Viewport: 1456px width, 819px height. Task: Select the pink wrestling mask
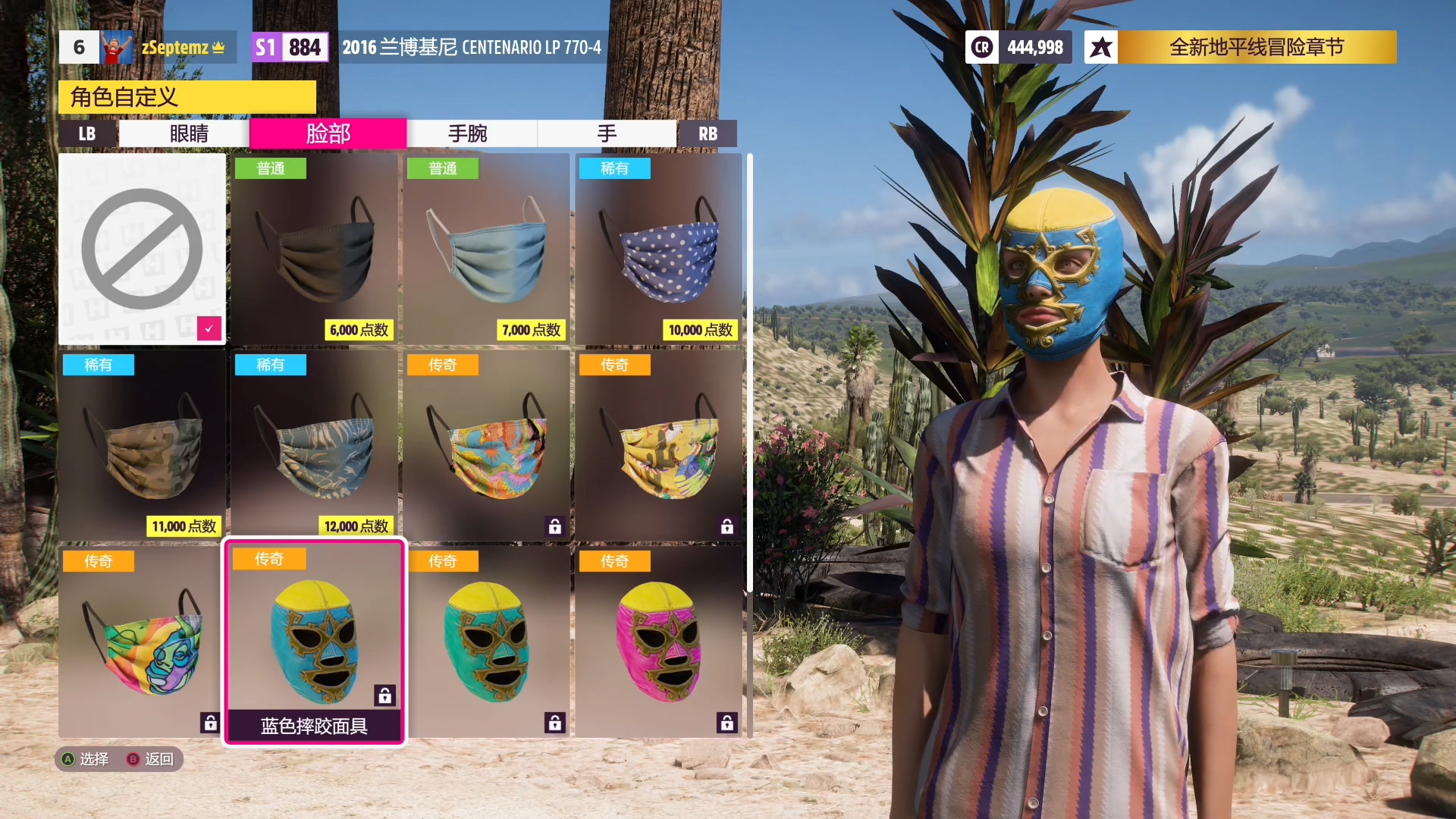tap(659, 642)
